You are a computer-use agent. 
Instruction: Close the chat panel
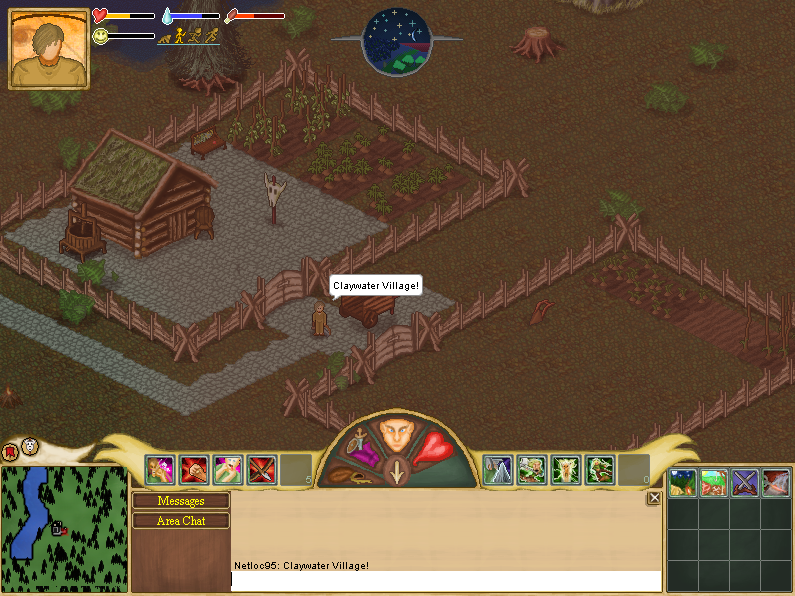tap(654, 498)
